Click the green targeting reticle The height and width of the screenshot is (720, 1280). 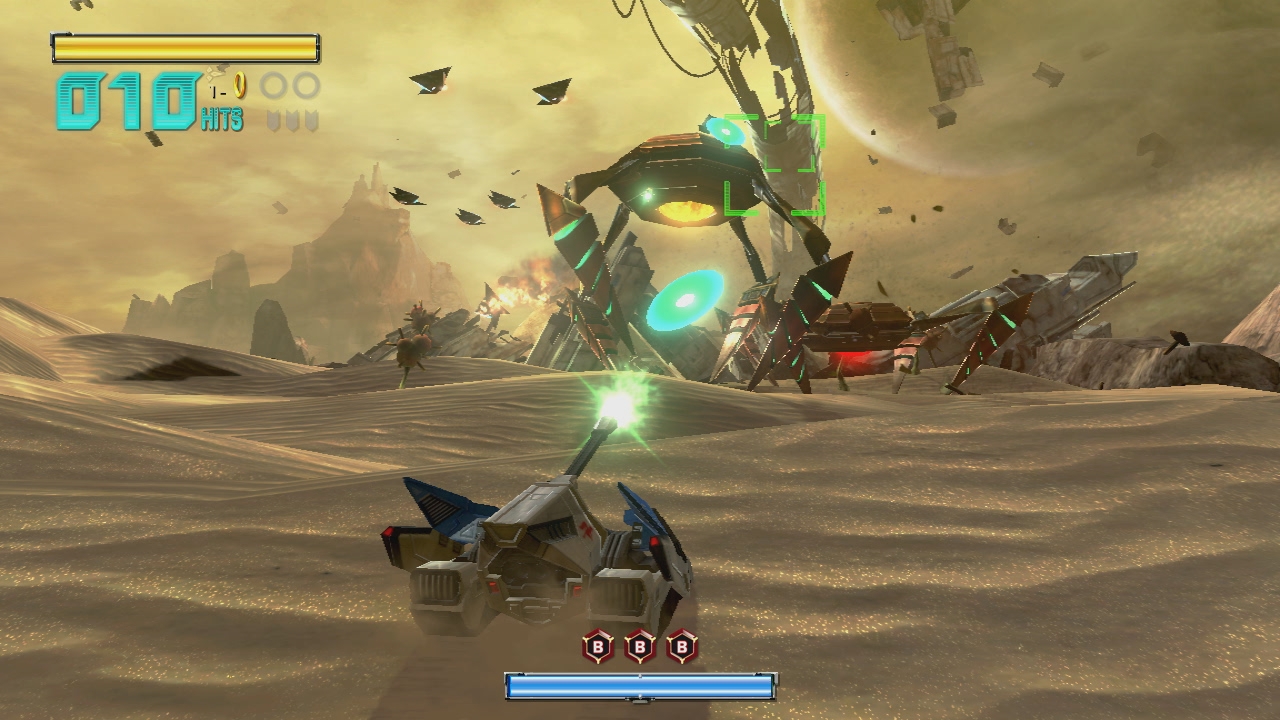point(774,165)
